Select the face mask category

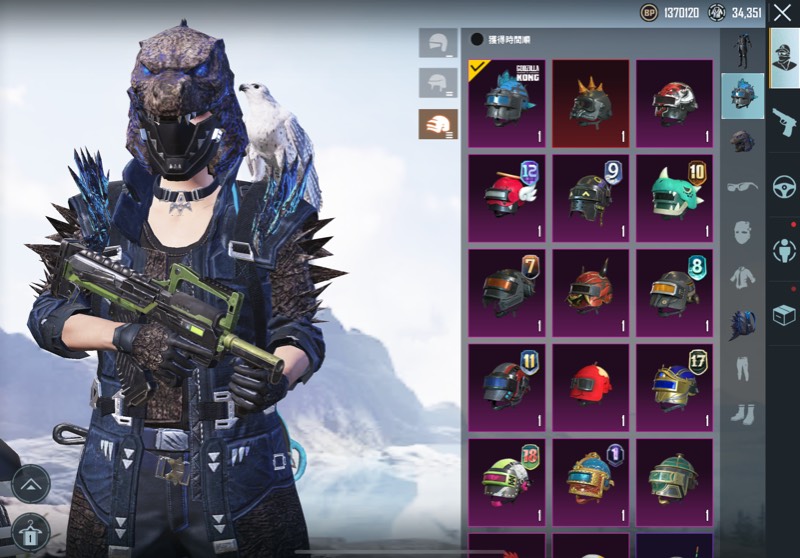(741, 233)
